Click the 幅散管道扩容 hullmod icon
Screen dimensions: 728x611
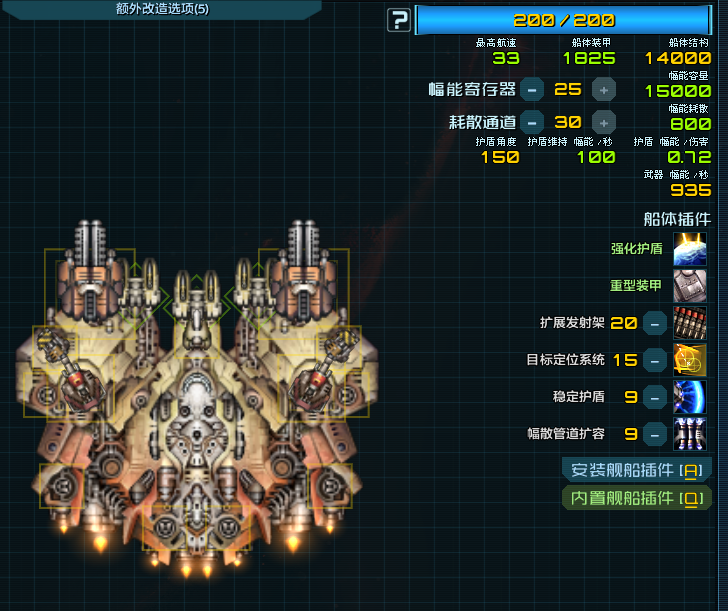tap(690, 434)
